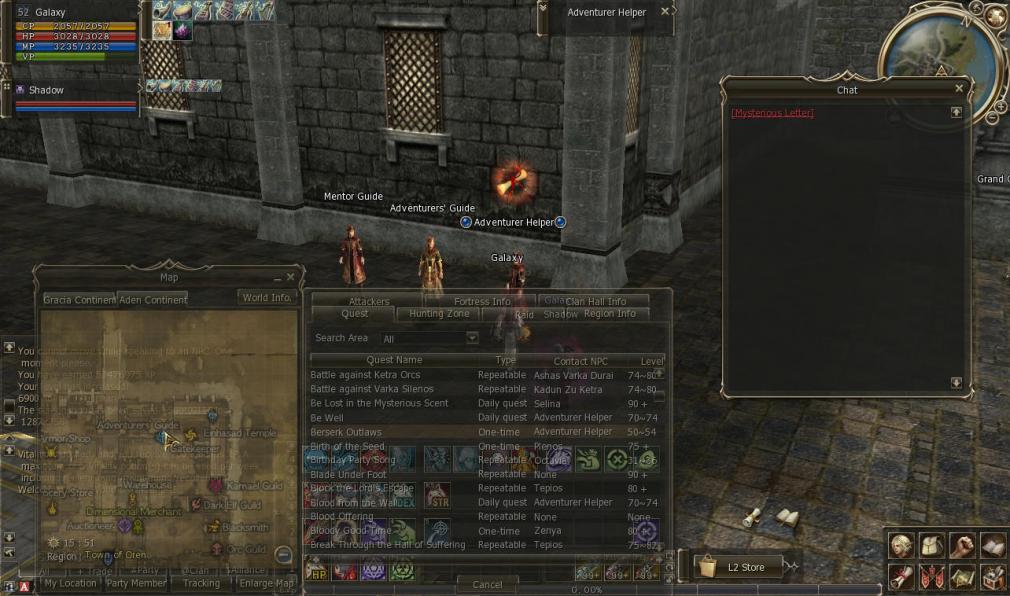Close the Chat window

pyautogui.click(x=959, y=89)
